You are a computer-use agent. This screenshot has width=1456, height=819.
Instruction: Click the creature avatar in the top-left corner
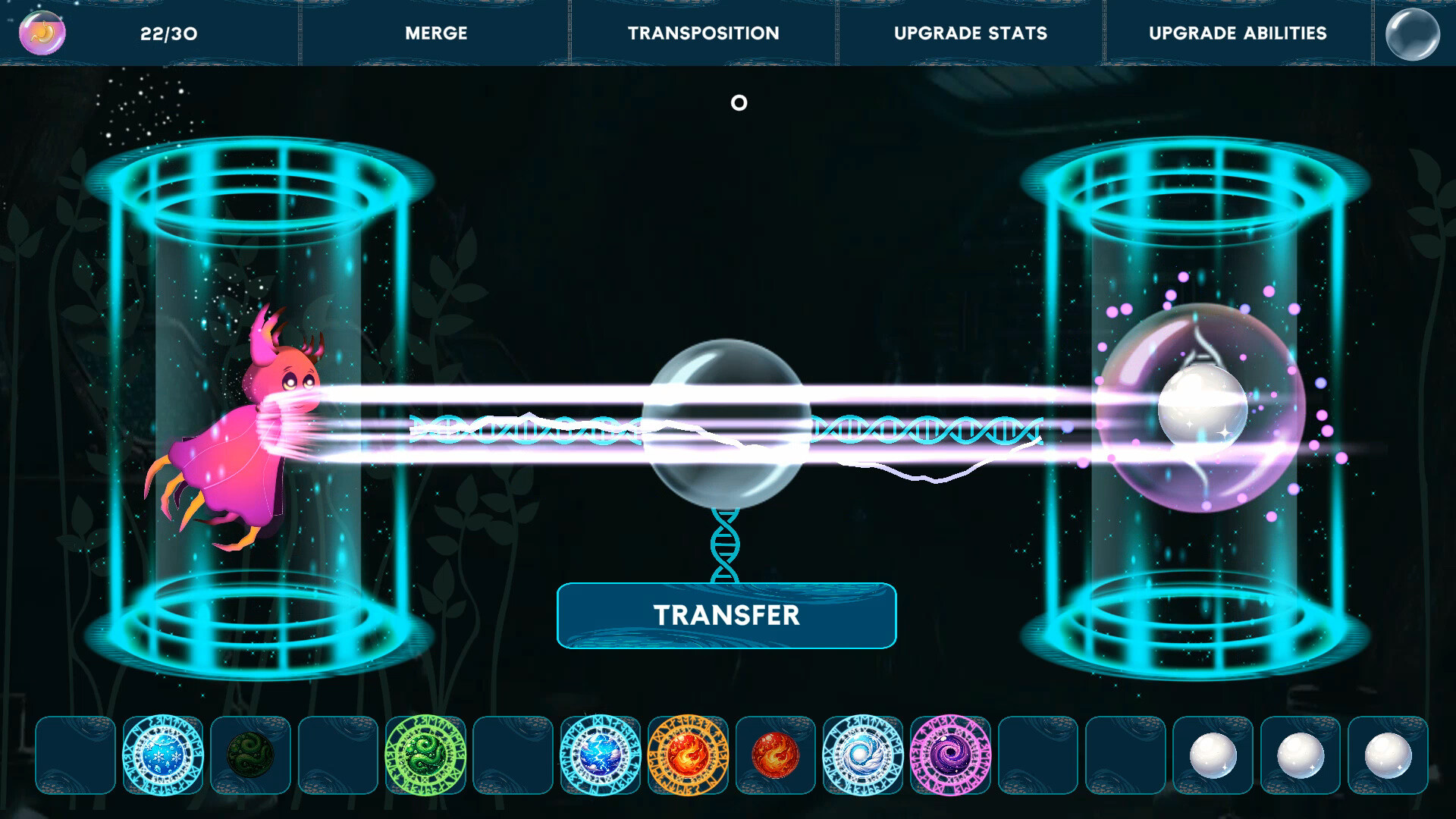pyautogui.click(x=42, y=33)
